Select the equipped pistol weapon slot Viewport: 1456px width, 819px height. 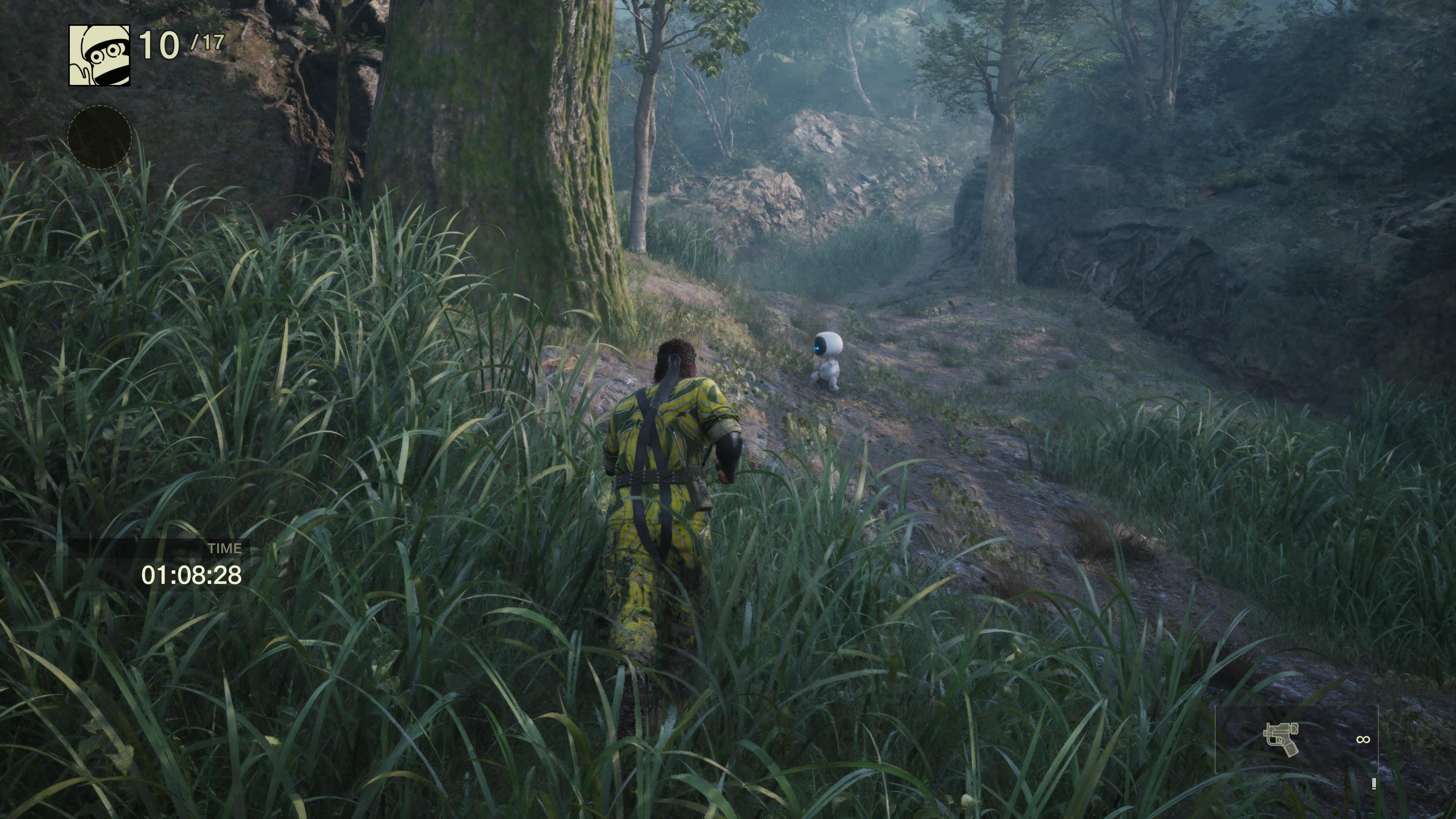coord(1281,739)
